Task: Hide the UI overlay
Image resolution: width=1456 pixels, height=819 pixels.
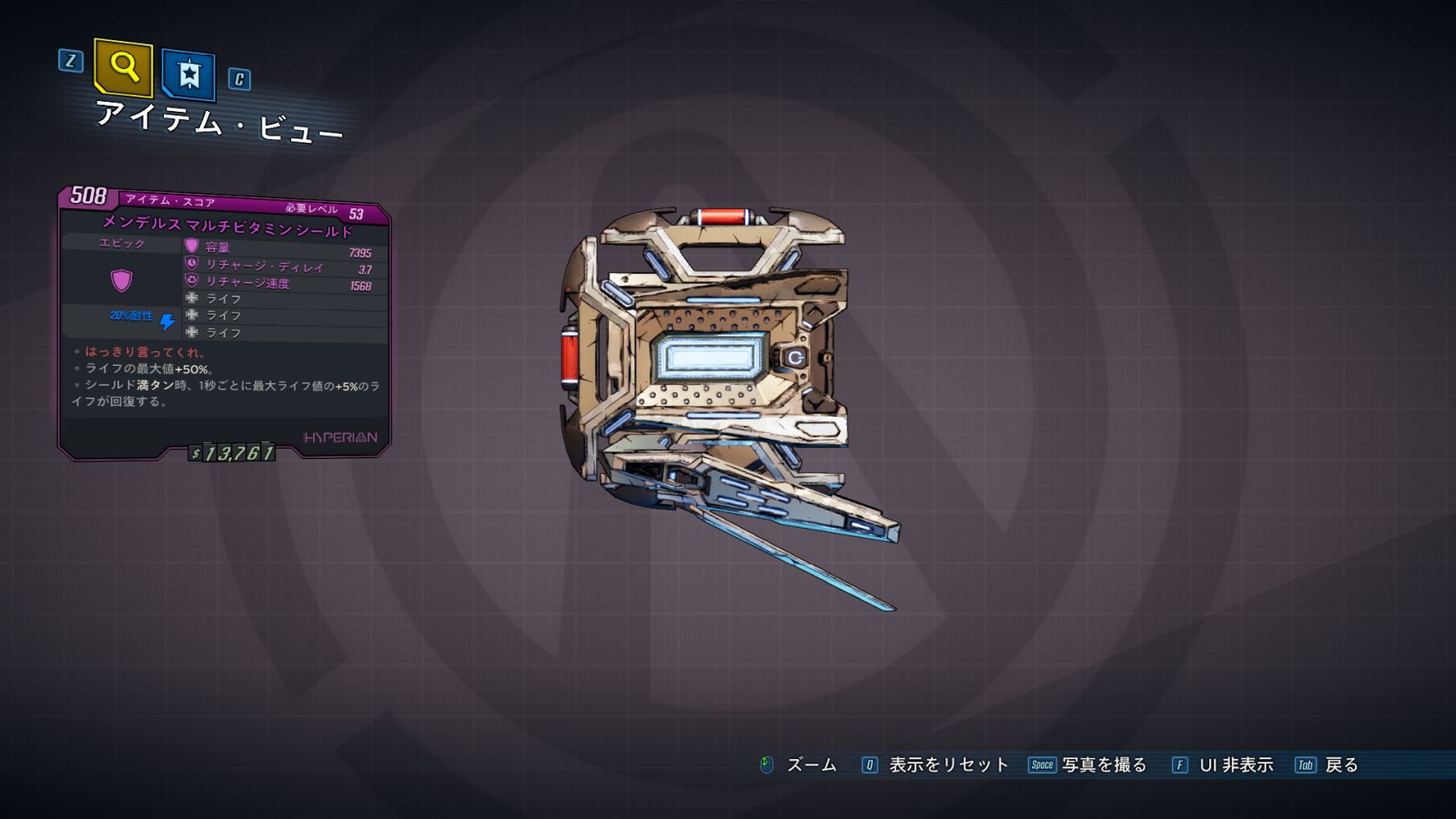Action: [1224, 765]
